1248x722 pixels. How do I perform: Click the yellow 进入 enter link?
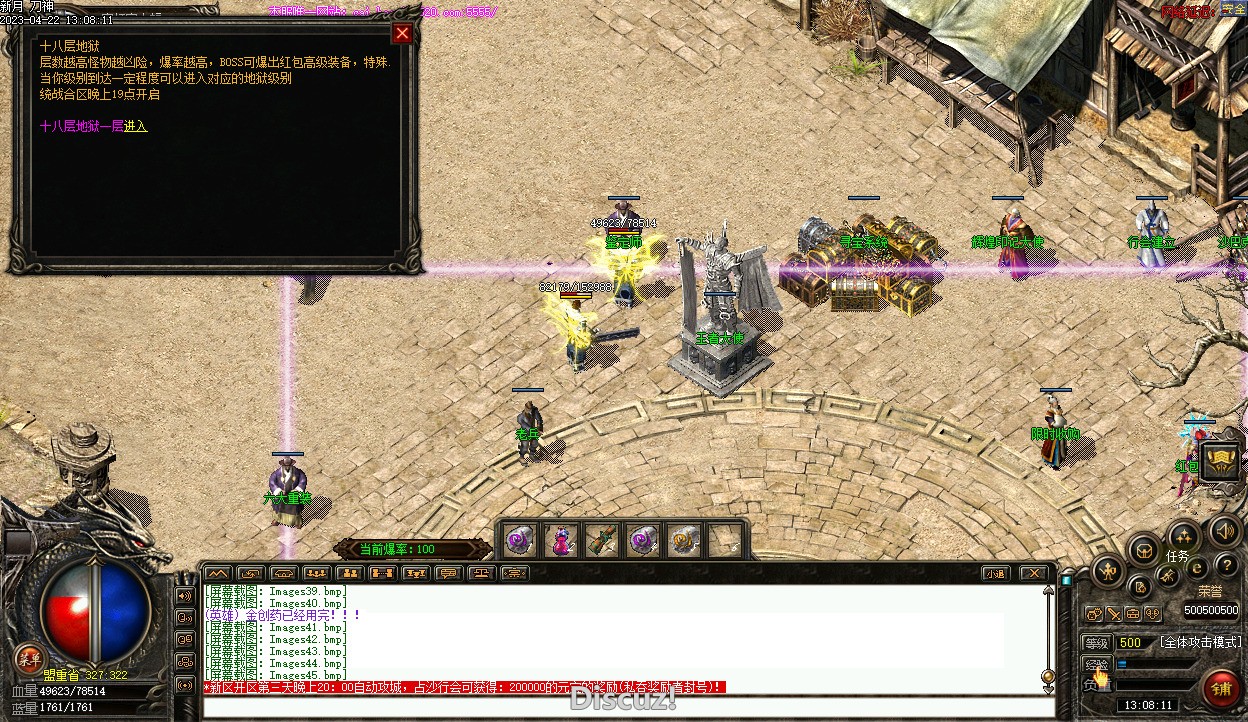(135, 127)
